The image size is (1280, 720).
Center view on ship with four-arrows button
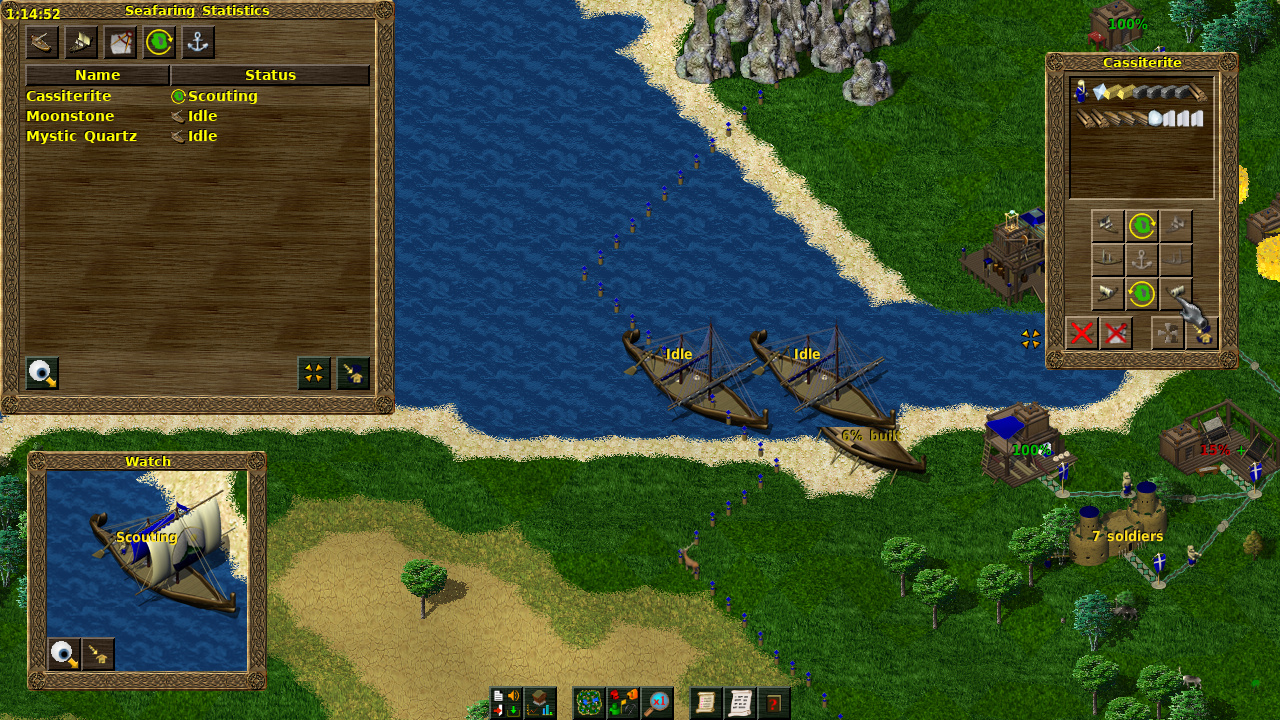click(x=314, y=373)
